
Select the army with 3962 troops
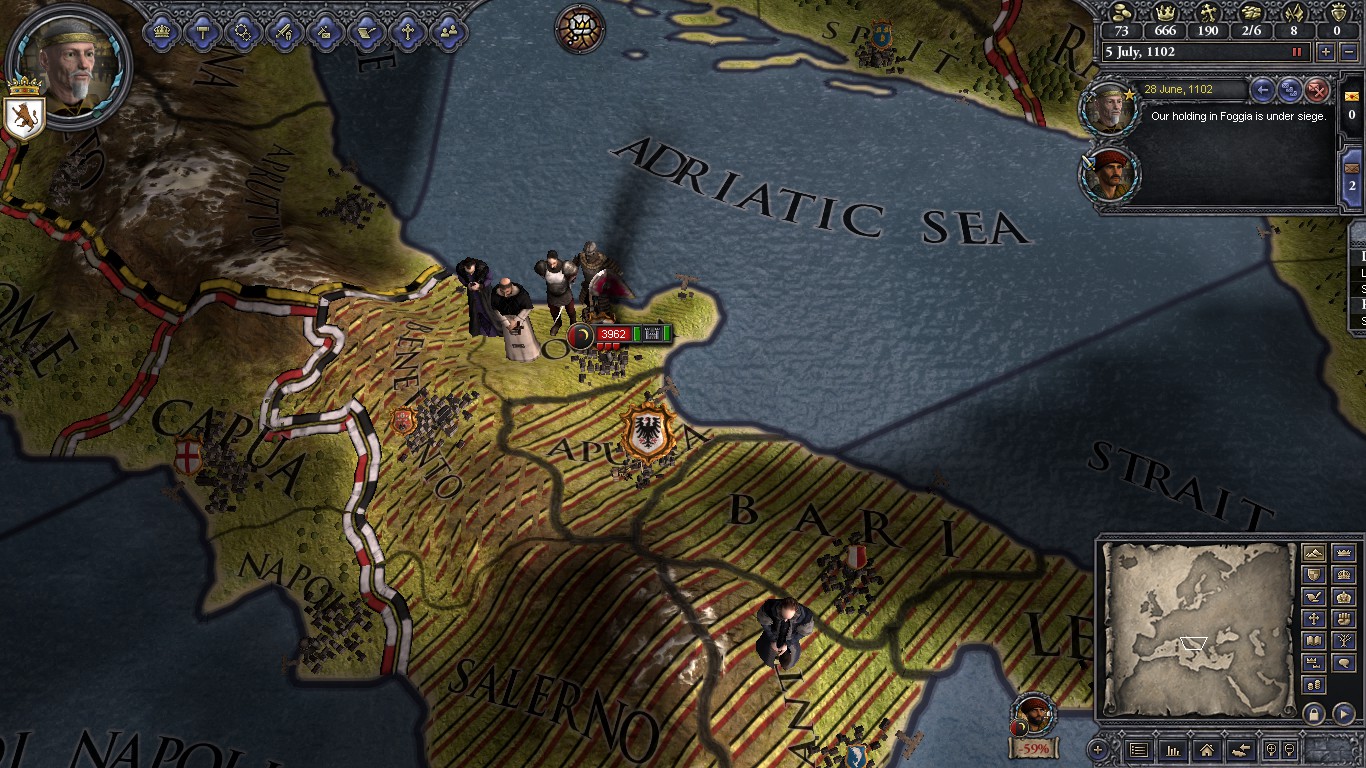tap(613, 335)
